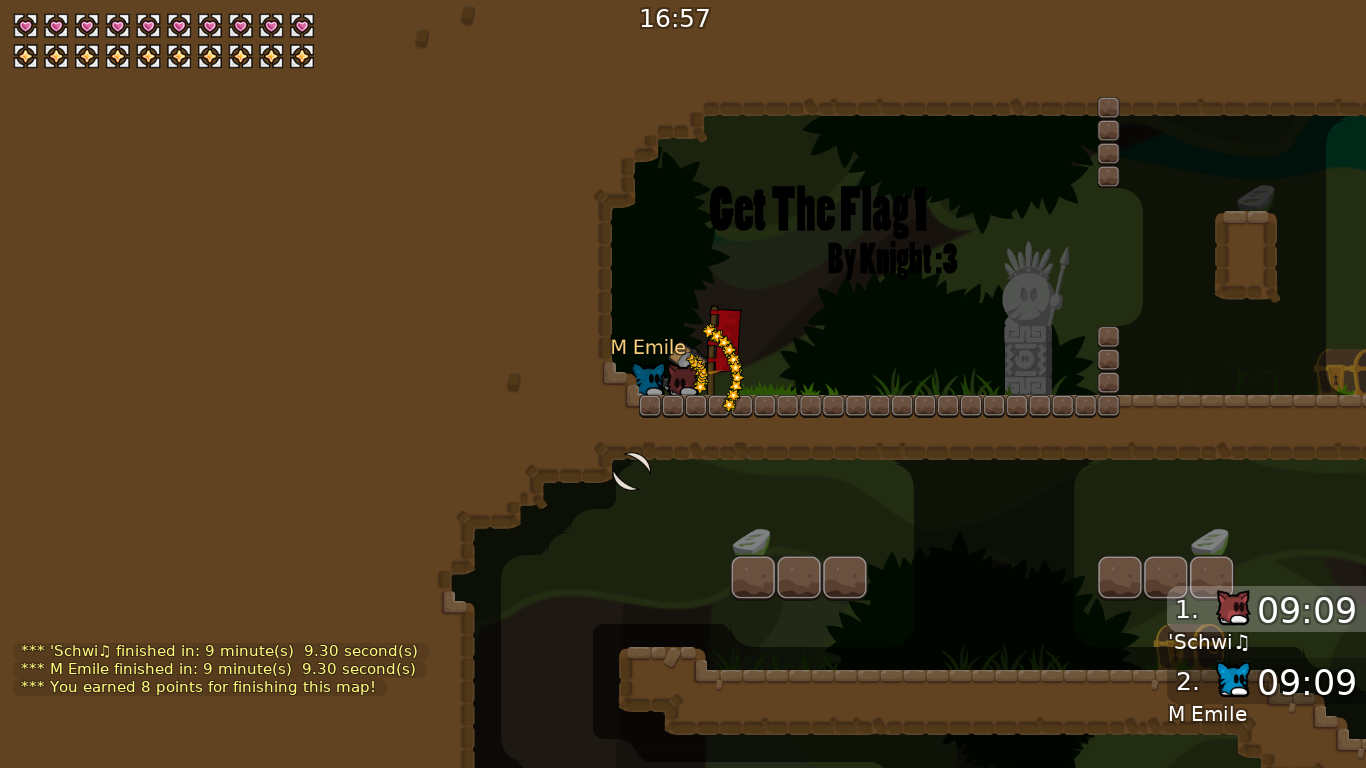The height and width of the screenshot is (768, 1366).
Task: Select the first armor shield icon
Action: pos(25,57)
